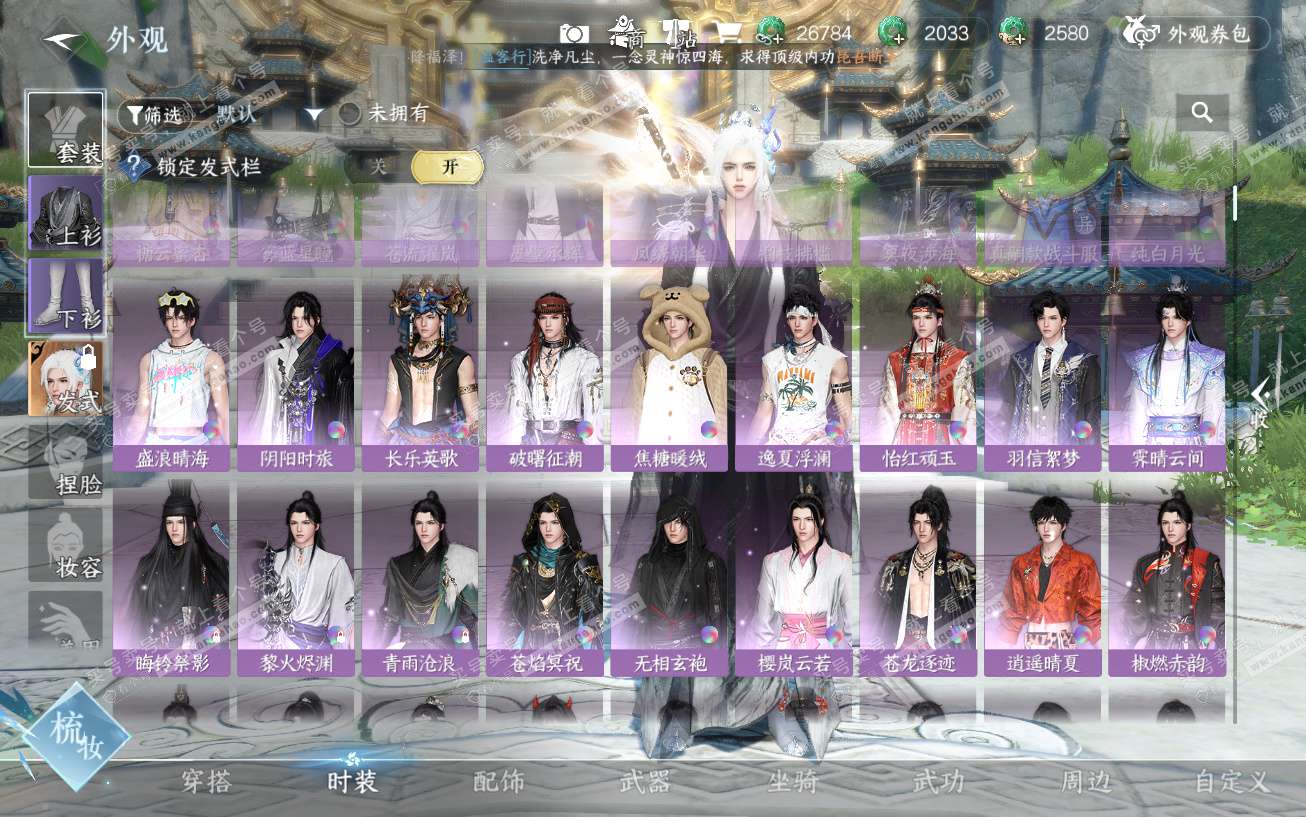Select the 焦糖暖绒 bear hood outfit

coord(668,375)
